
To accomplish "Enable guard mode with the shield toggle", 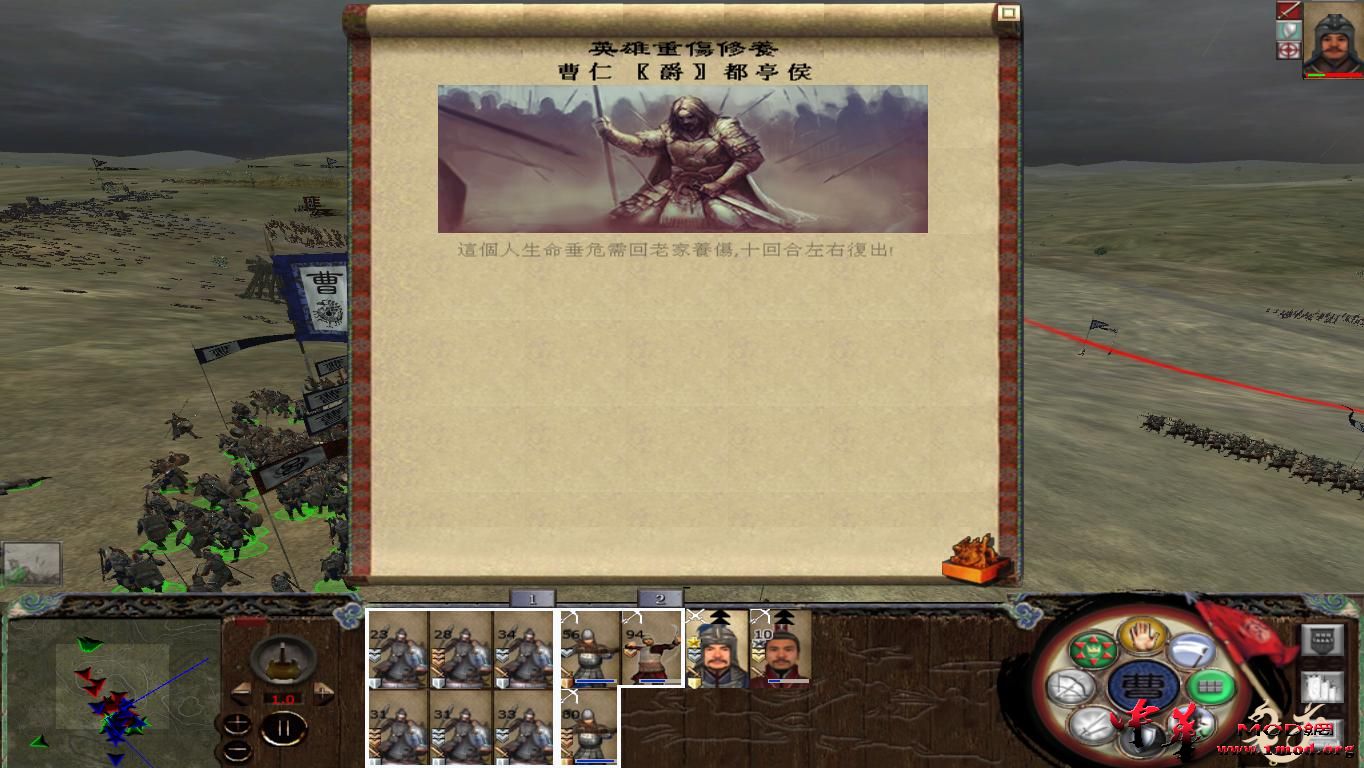I will (x=1288, y=31).
